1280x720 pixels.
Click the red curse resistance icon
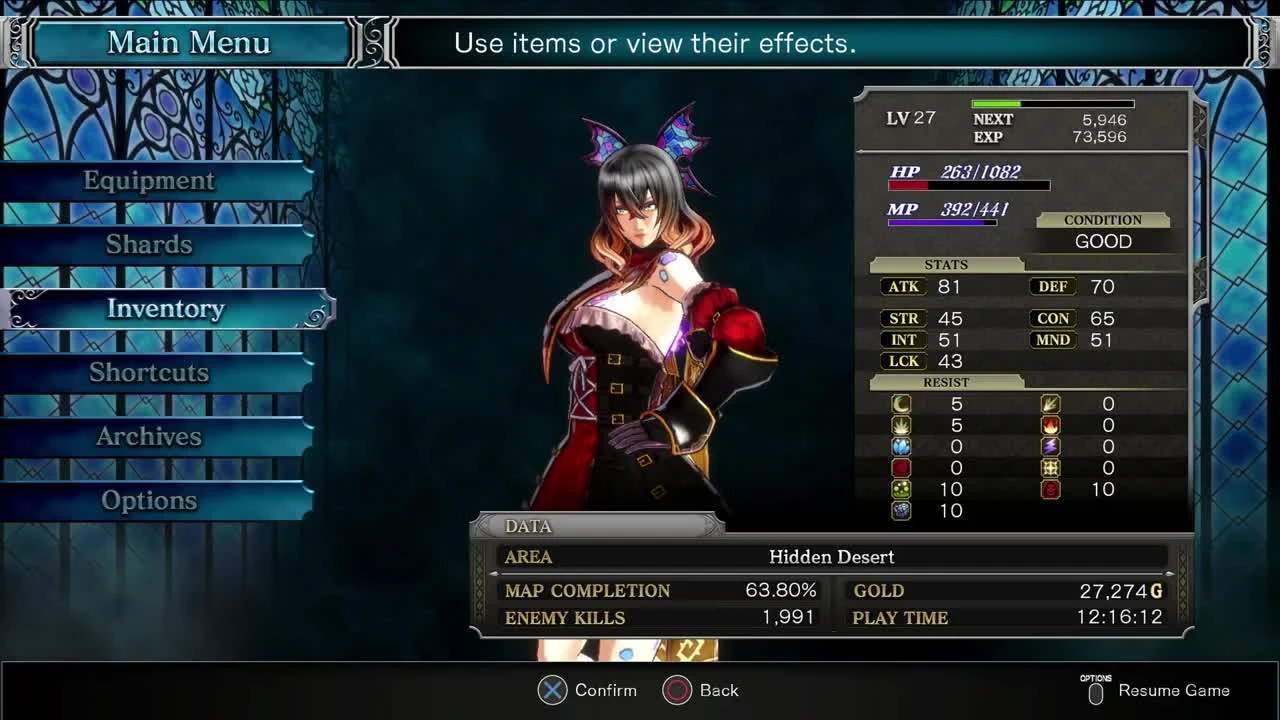coord(1049,489)
